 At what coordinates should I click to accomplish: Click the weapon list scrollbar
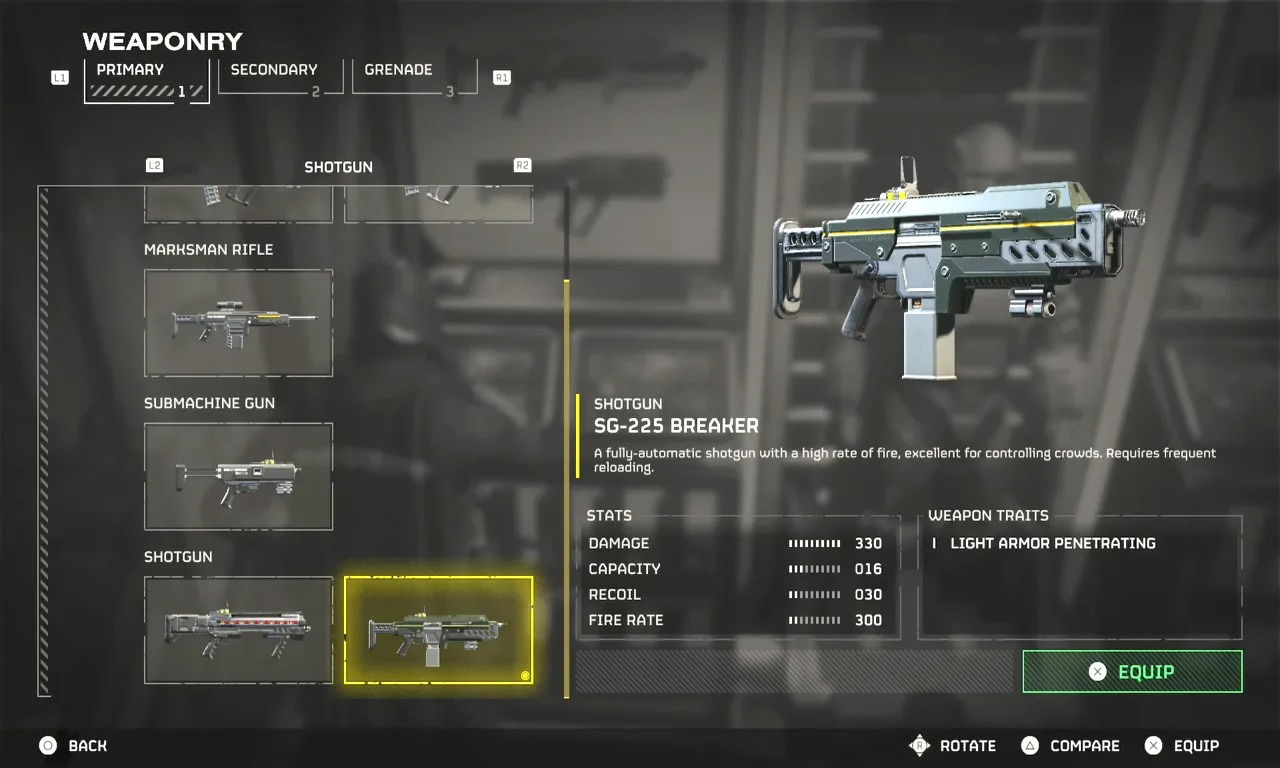[x=566, y=488]
